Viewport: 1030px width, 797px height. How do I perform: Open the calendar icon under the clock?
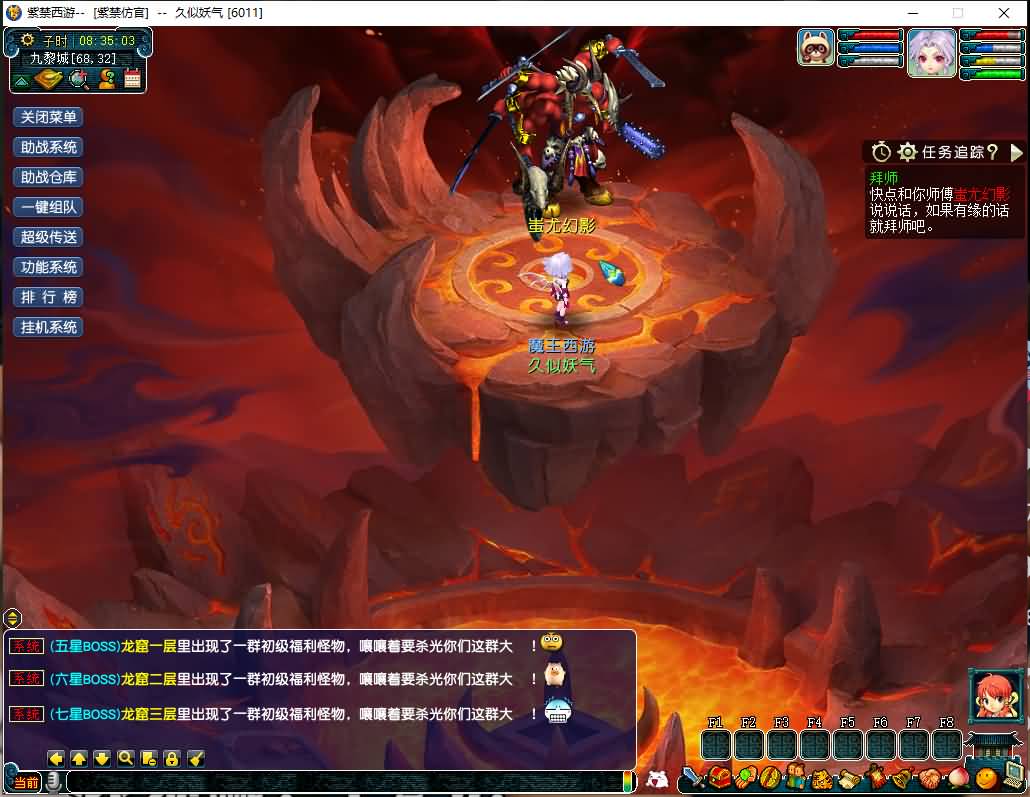pyautogui.click(x=133, y=79)
